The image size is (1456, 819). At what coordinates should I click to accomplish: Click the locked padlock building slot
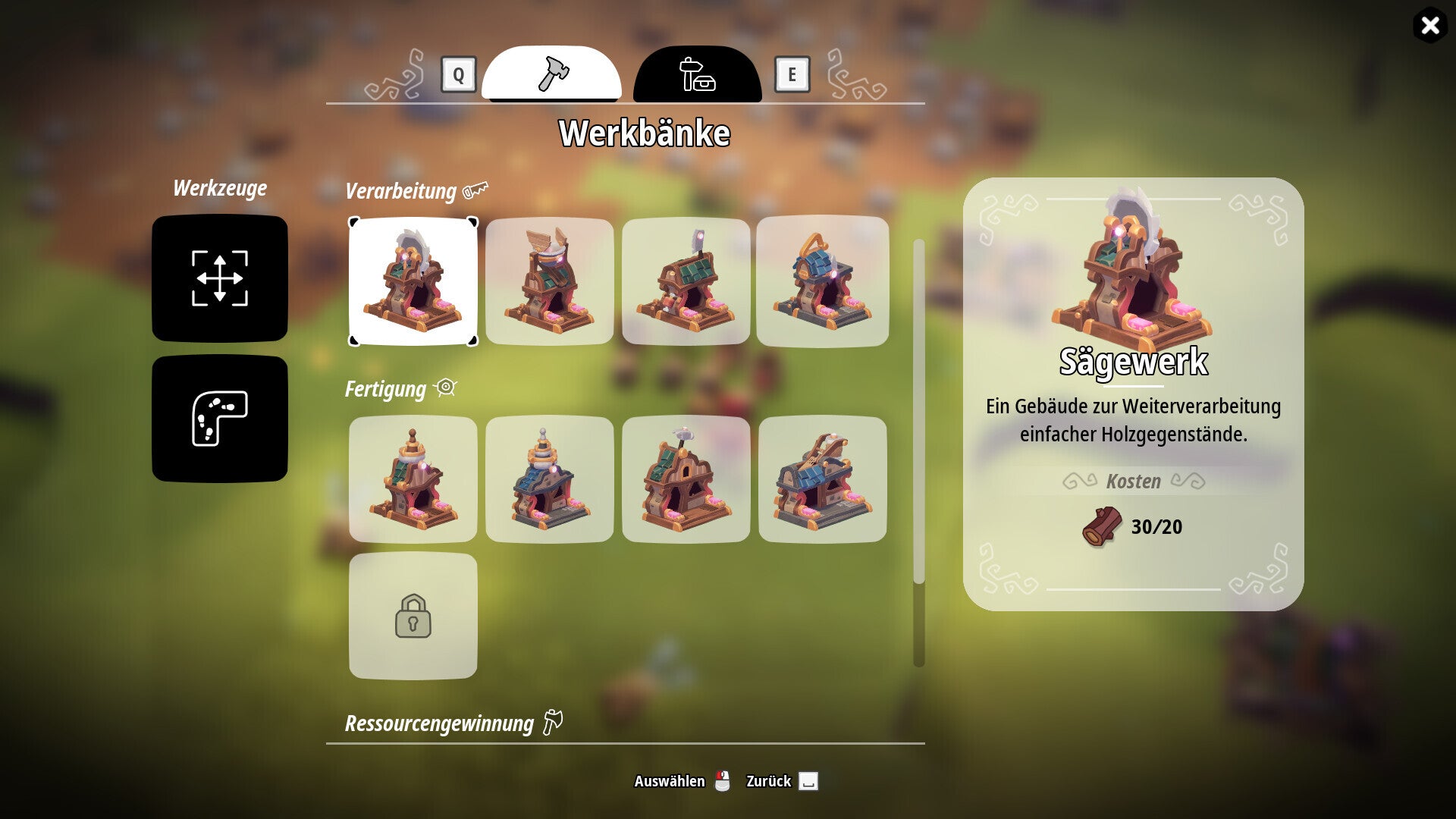413,616
